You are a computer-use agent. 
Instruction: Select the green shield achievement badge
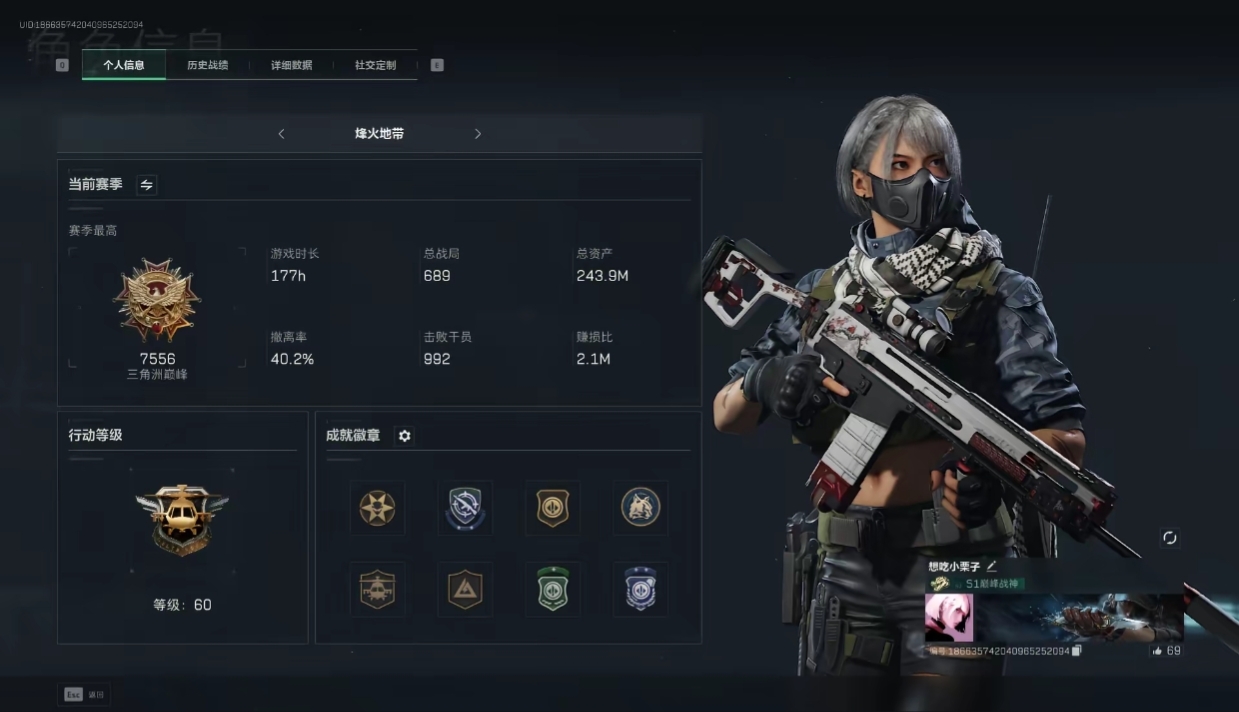pyautogui.click(x=553, y=590)
